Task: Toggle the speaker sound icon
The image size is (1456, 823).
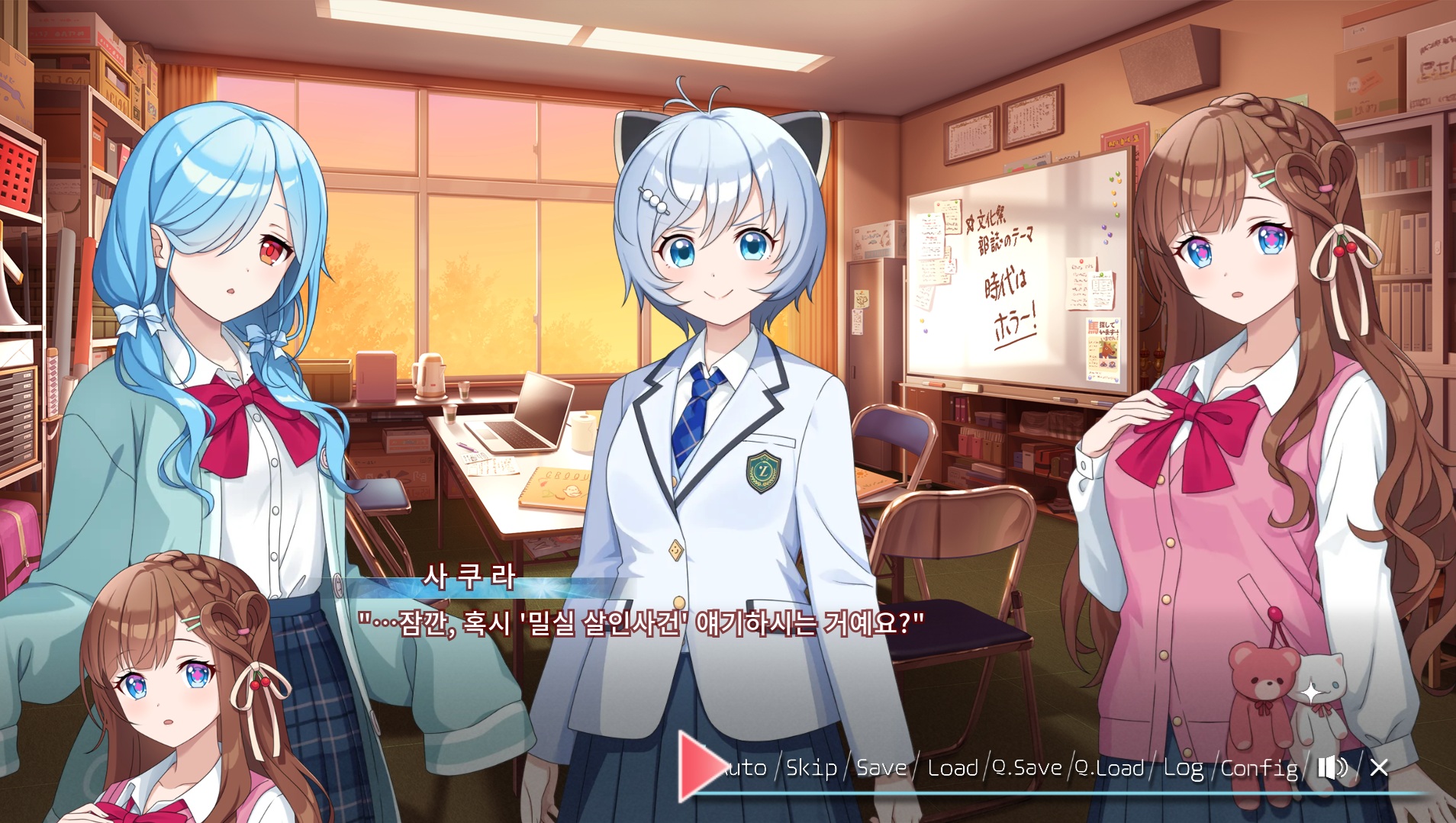Action: coord(1332,767)
